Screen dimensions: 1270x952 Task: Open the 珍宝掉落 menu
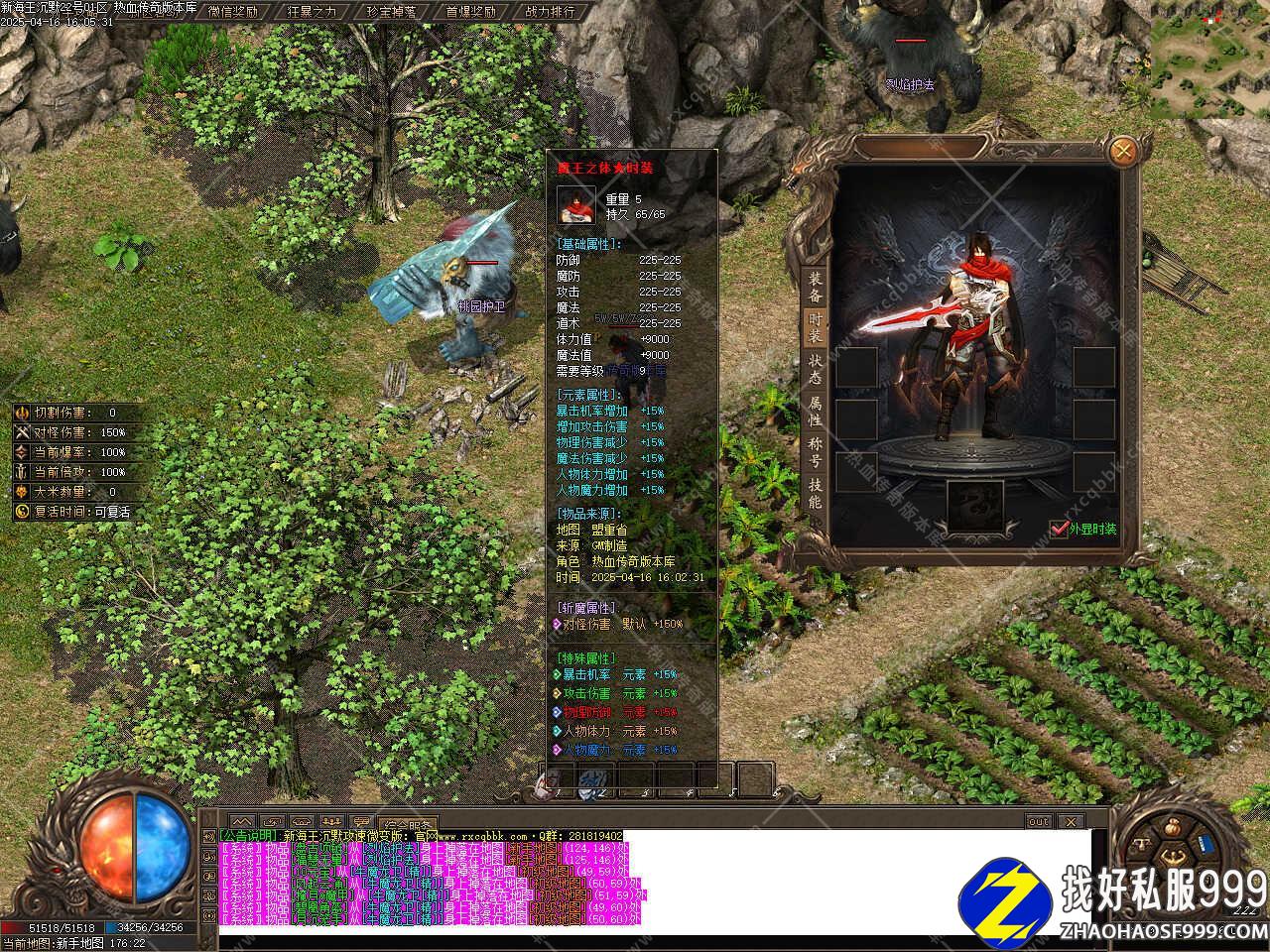[x=390, y=12]
